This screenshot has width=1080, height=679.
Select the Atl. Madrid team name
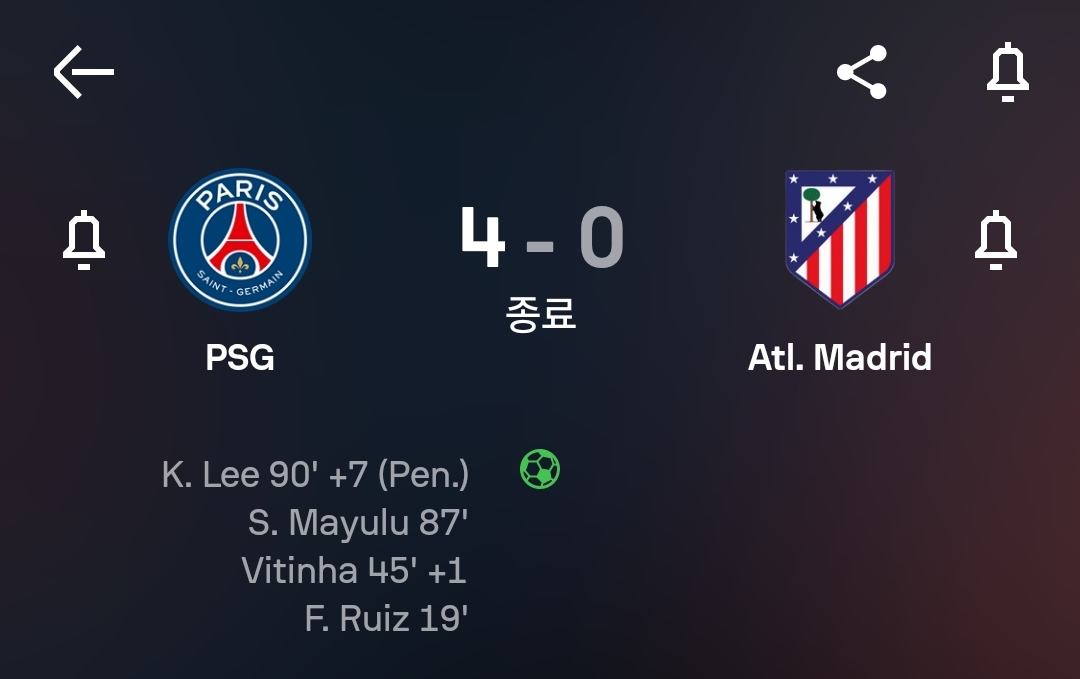[839, 357]
